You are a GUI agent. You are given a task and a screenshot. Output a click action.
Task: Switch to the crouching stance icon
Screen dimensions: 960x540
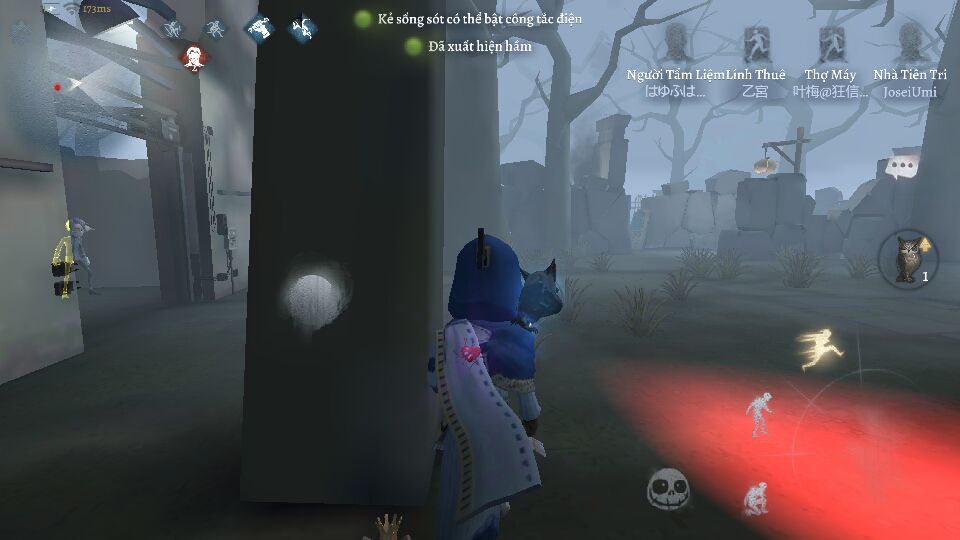tap(756, 499)
